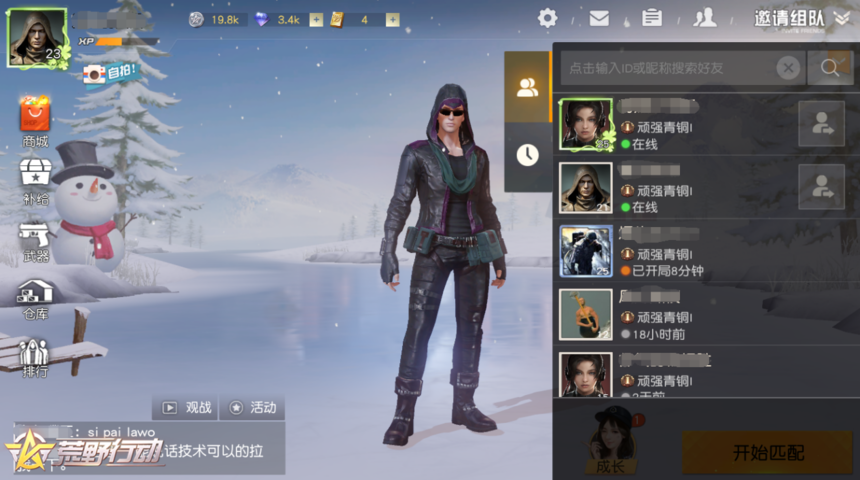The image size is (860, 480).
Task: Open player profile avatar at level 23
Action: coord(37,37)
